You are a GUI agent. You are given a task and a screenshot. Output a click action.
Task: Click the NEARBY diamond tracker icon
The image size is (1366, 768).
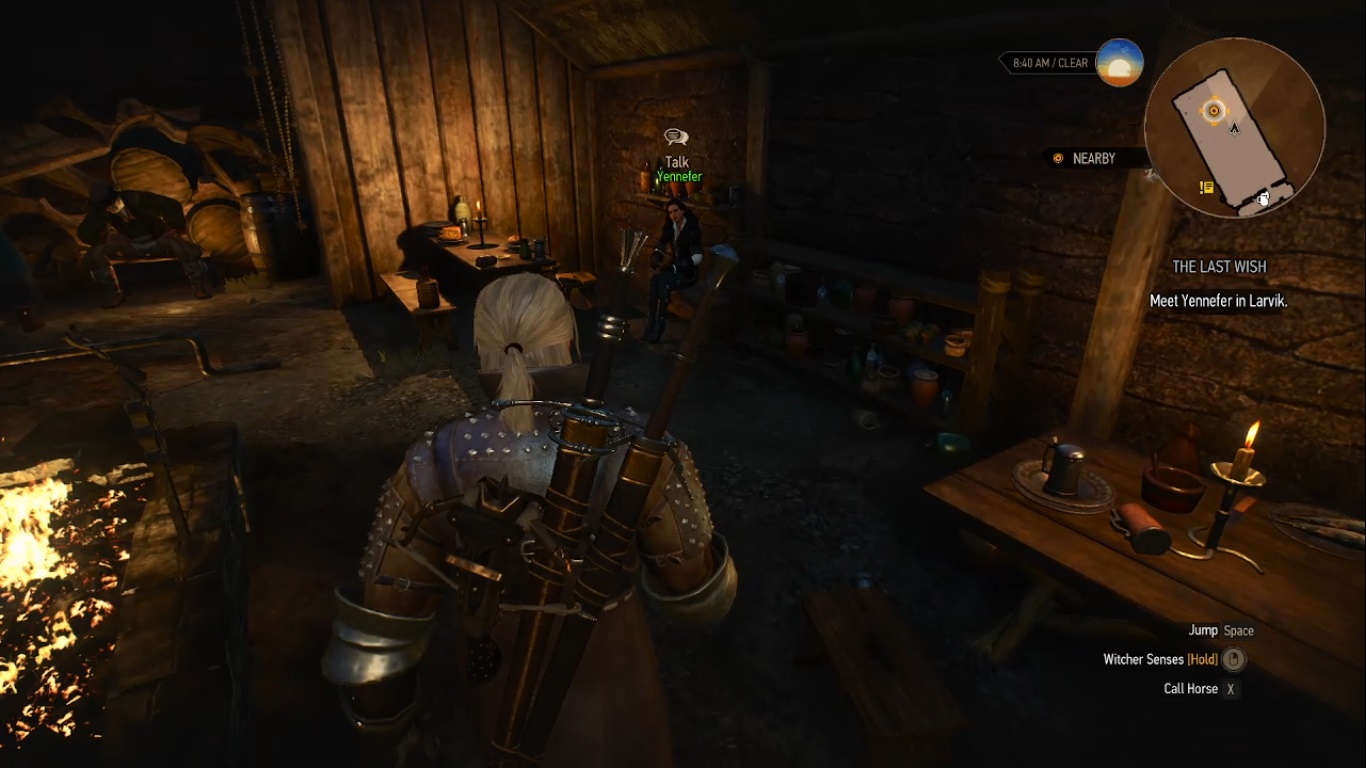tap(1058, 158)
